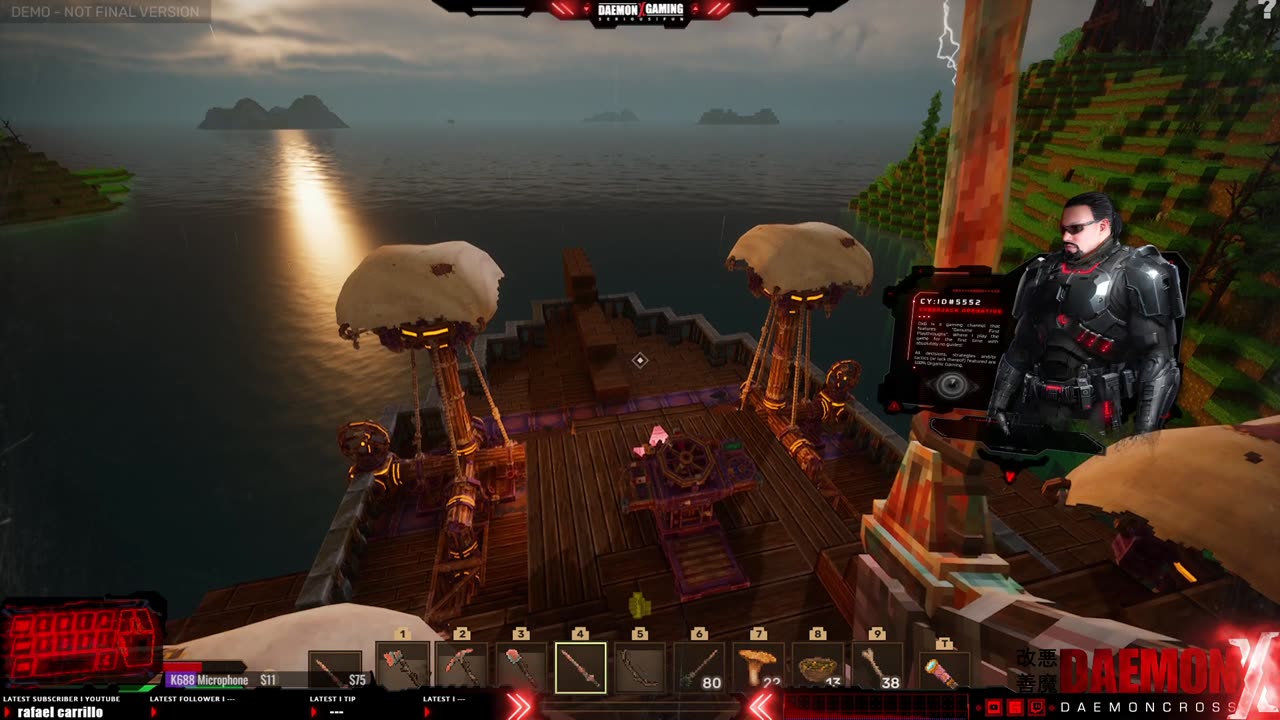Select the axe in hotbar slot 1
The width and height of the screenshot is (1280, 720).
pos(403,667)
